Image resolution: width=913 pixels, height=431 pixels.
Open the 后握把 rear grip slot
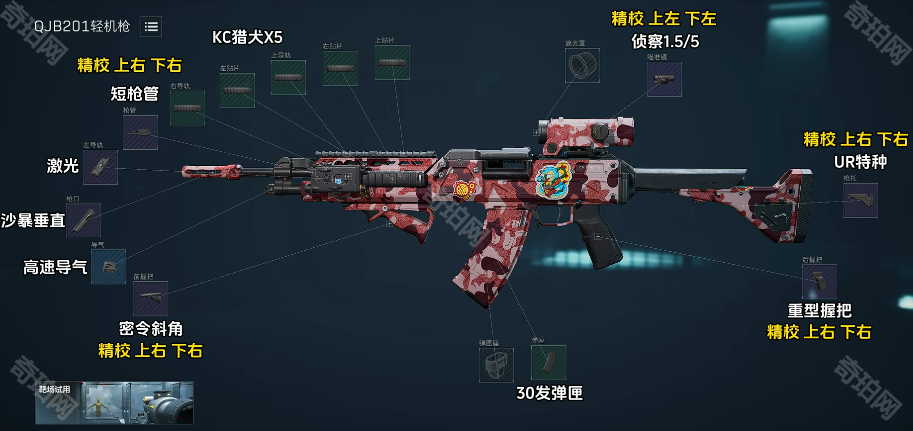tap(819, 281)
